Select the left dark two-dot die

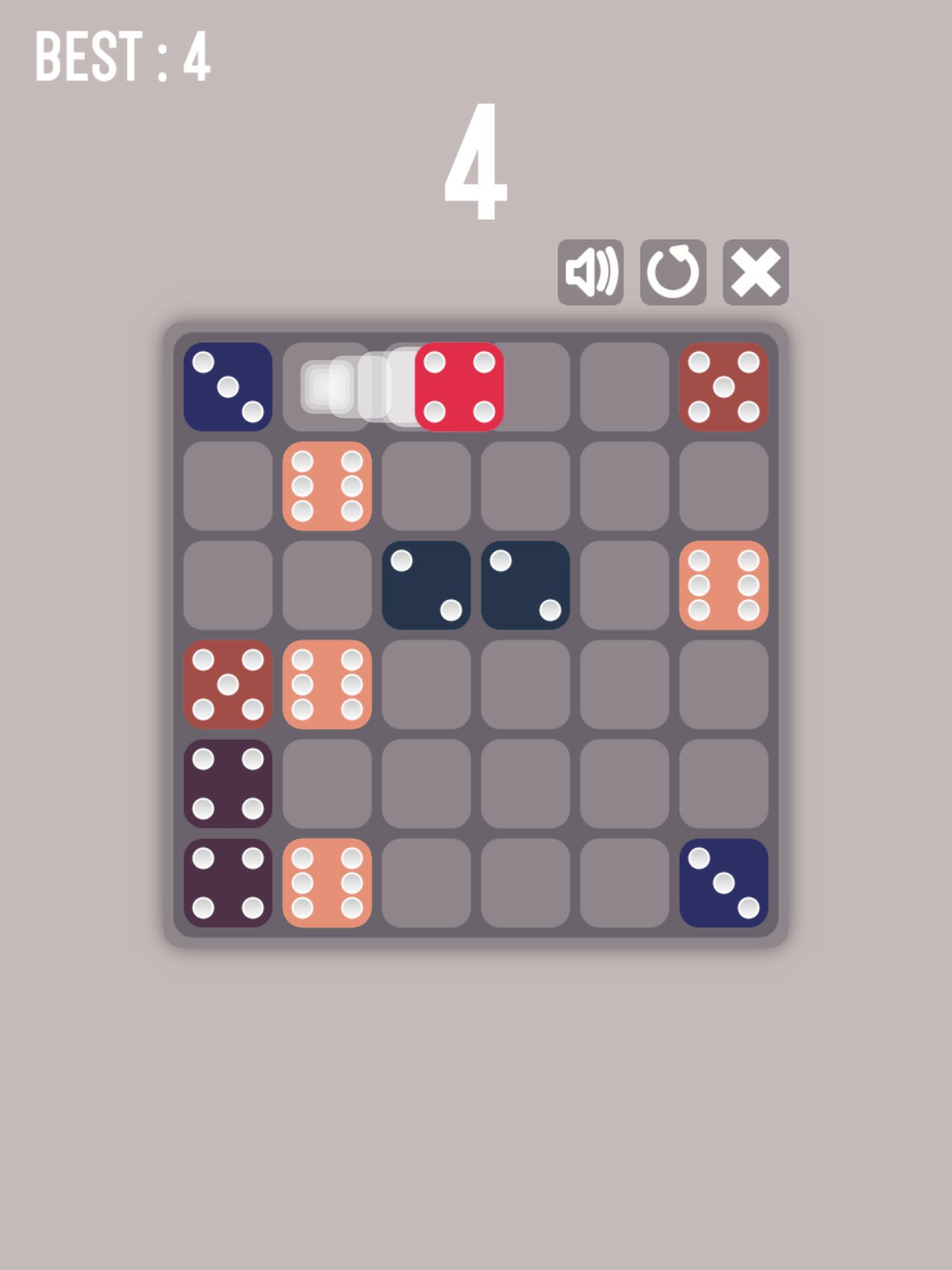click(426, 586)
